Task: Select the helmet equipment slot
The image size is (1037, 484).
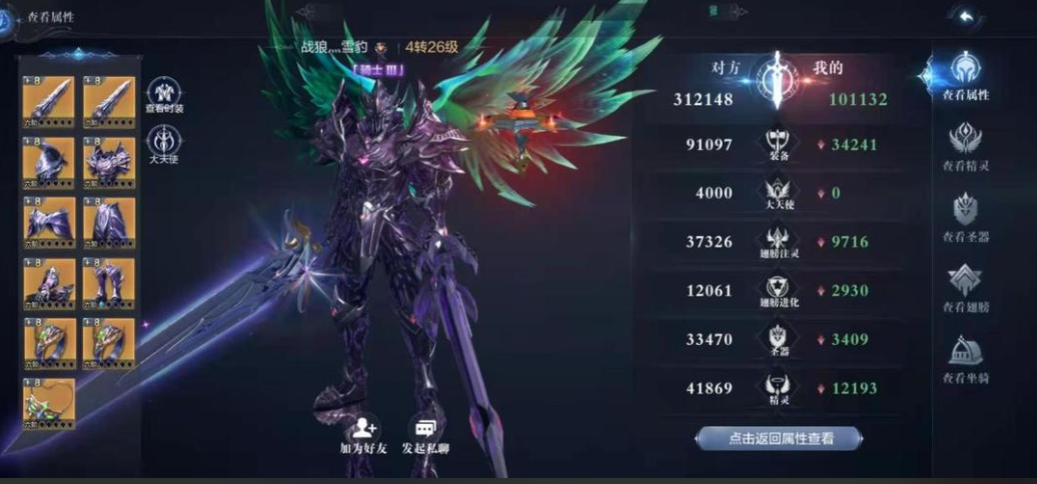Action: pyautogui.click(x=49, y=161)
